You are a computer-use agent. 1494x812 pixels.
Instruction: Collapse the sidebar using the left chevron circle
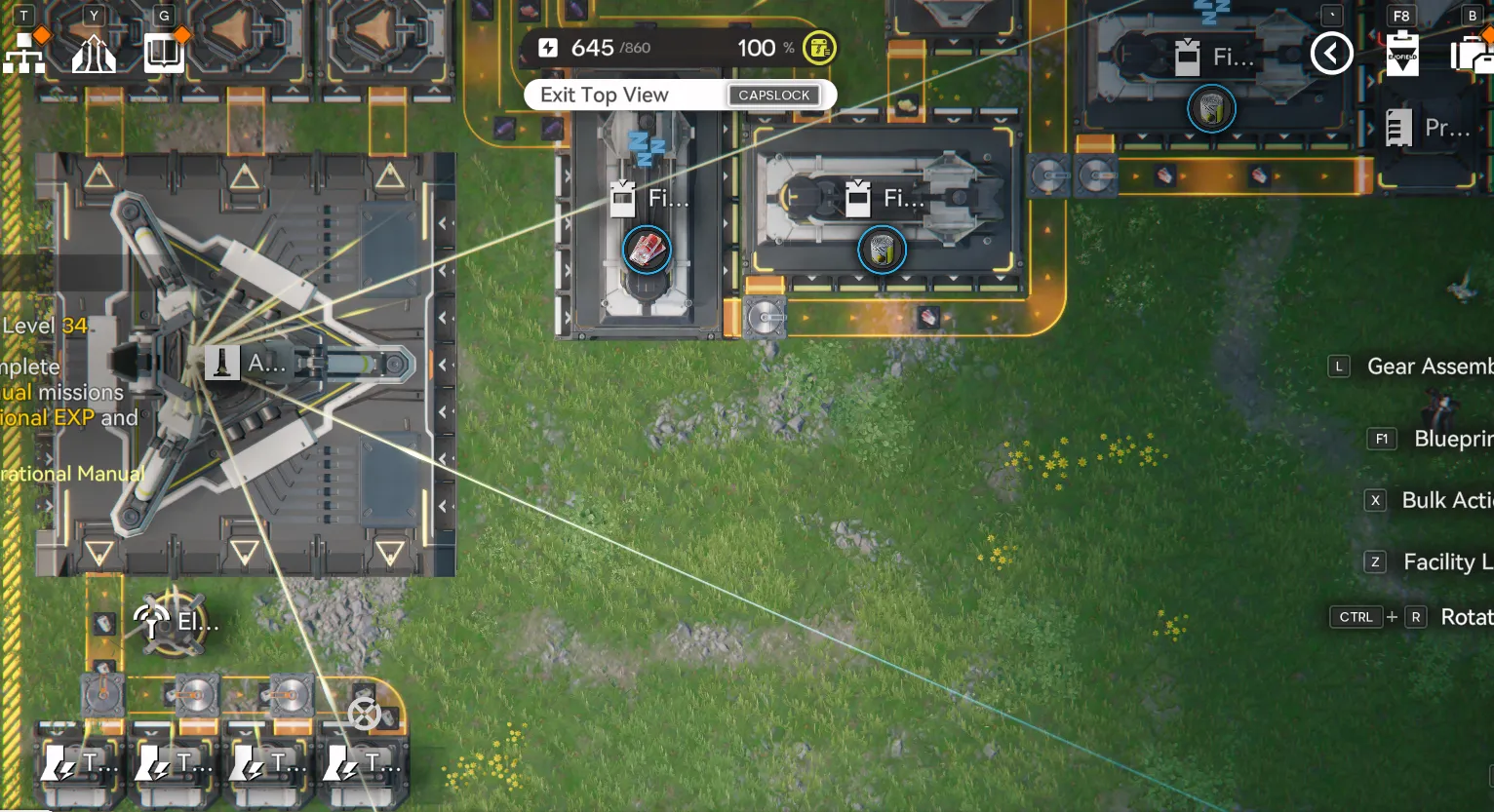pos(1332,54)
